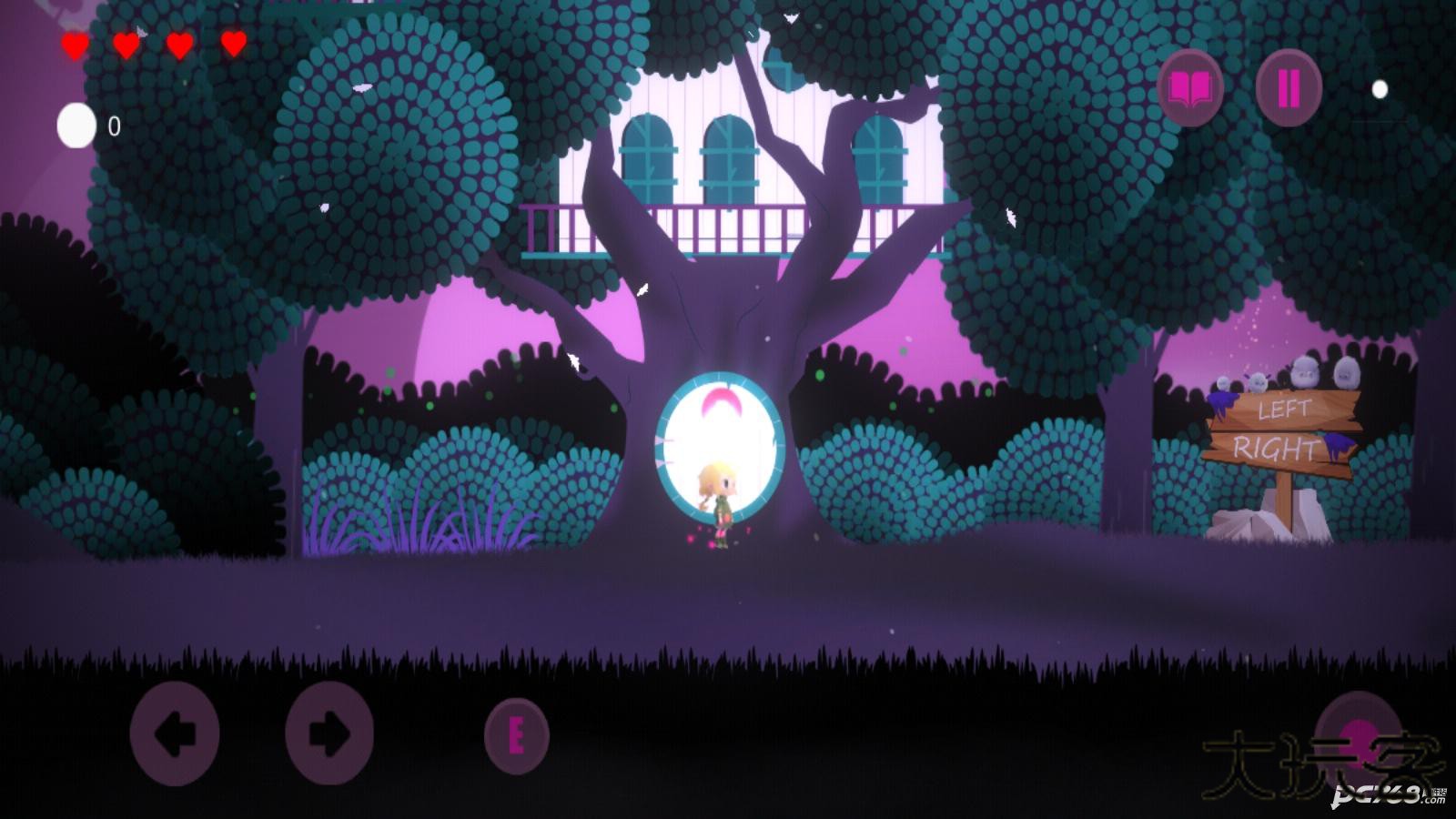Tap the left arrow movement button
1456x819 pixels.
(175, 733)
